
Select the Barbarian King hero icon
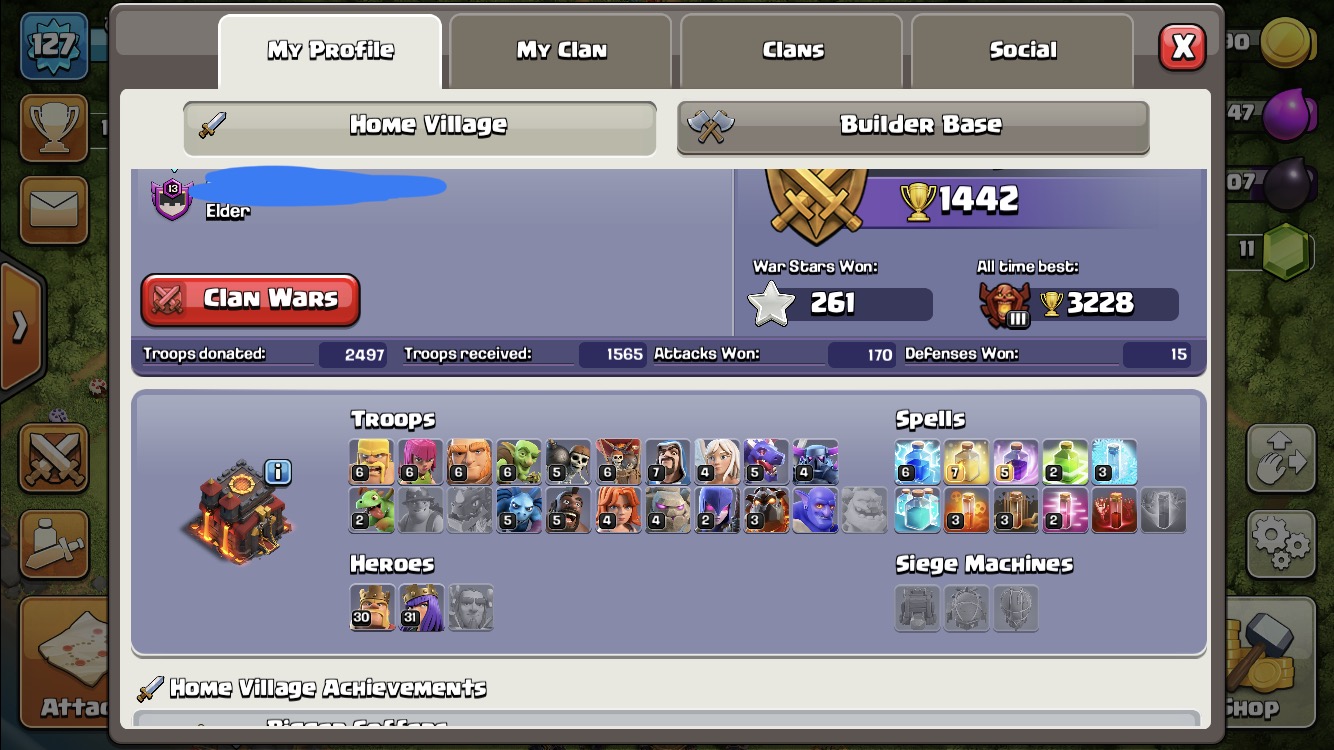click(372, 607)
